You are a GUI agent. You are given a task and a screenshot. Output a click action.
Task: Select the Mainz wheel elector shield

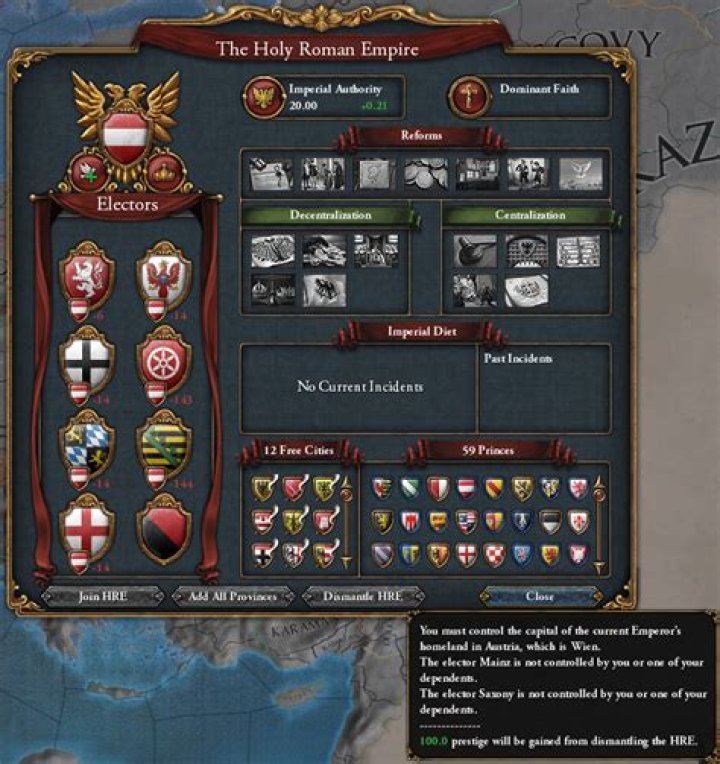coord(163,358)
